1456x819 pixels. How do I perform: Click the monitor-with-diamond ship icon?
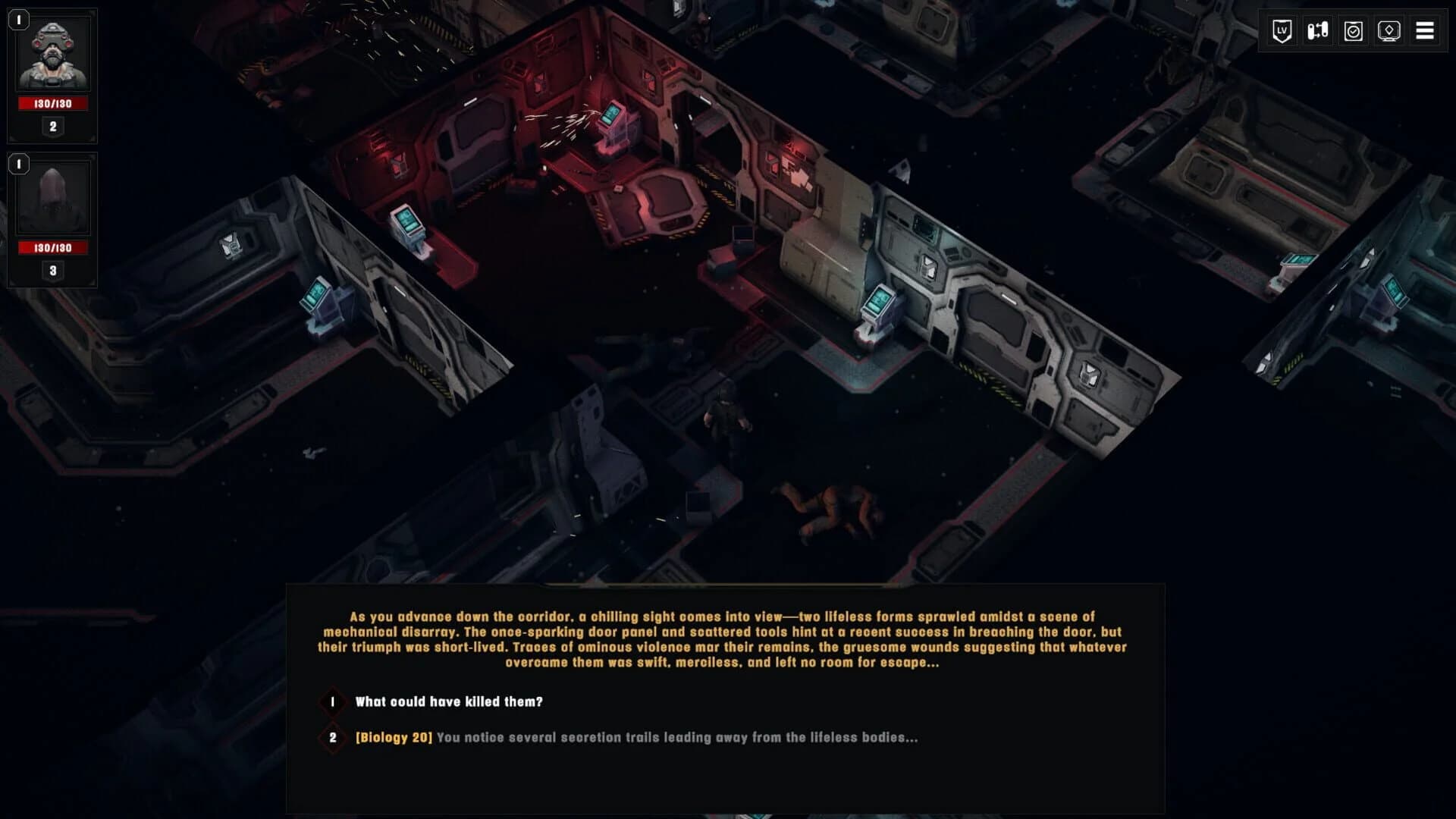(x=1390, y=30)
